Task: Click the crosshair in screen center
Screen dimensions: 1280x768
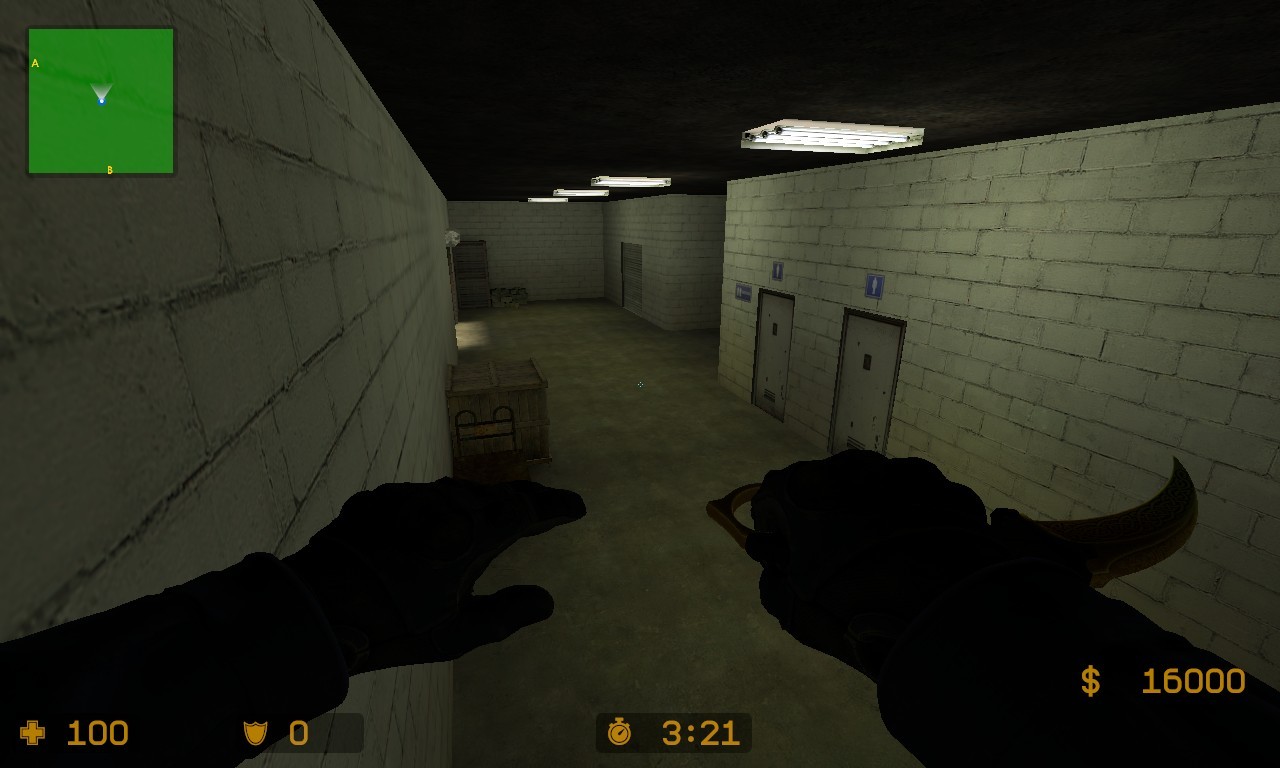Action: pyautogui.click(x=640, y=384)
